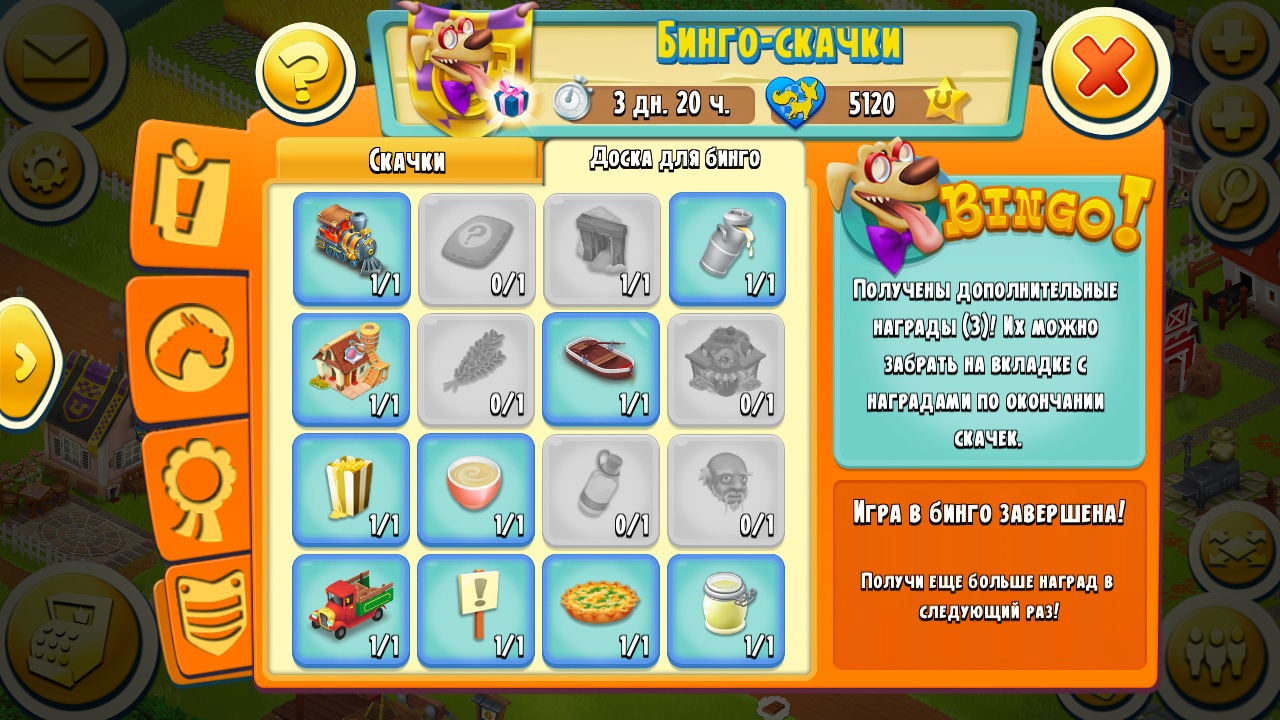Click the popcorn bingo tile
Viewport: 1280px width, 720px height.
(352, 489)
